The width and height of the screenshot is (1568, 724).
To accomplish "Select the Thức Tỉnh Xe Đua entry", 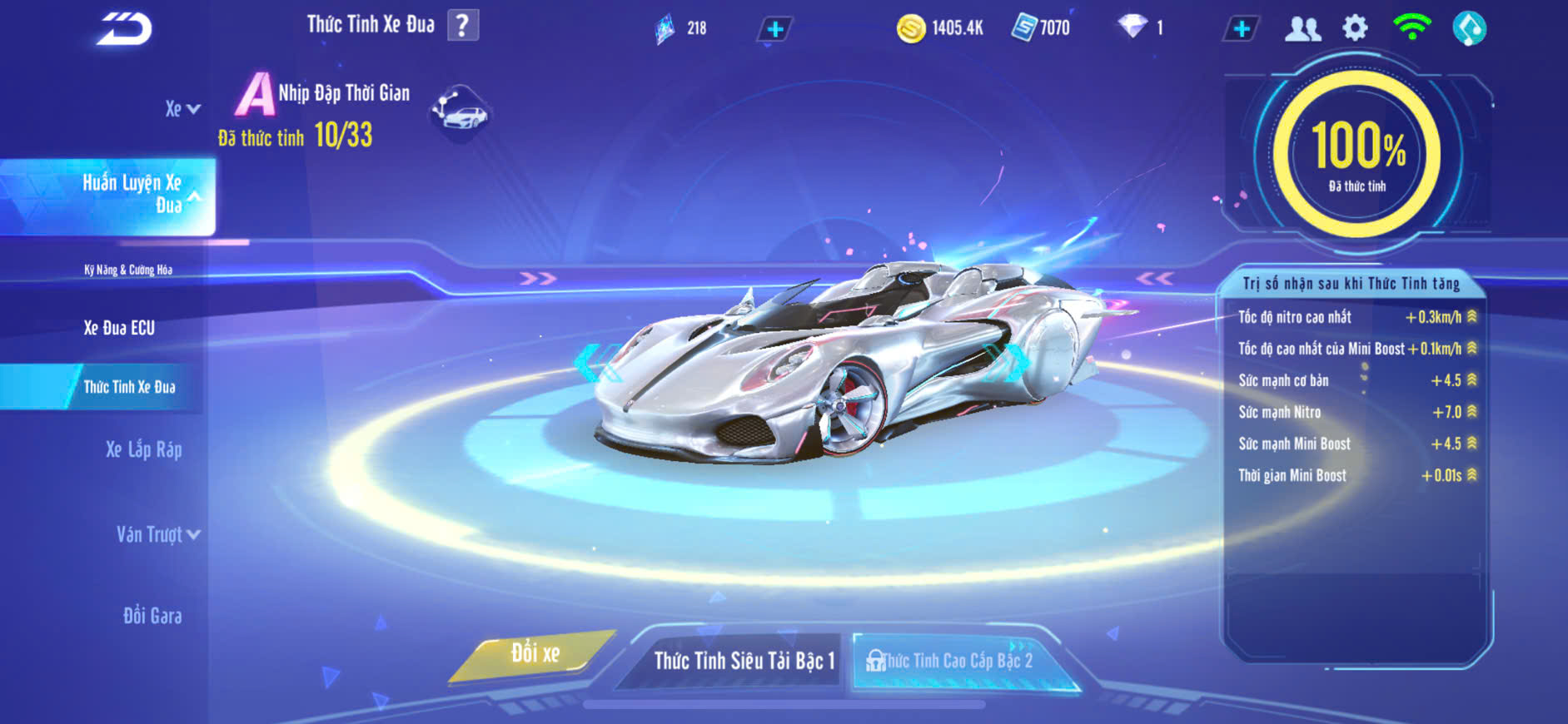I will coord(129,387).
